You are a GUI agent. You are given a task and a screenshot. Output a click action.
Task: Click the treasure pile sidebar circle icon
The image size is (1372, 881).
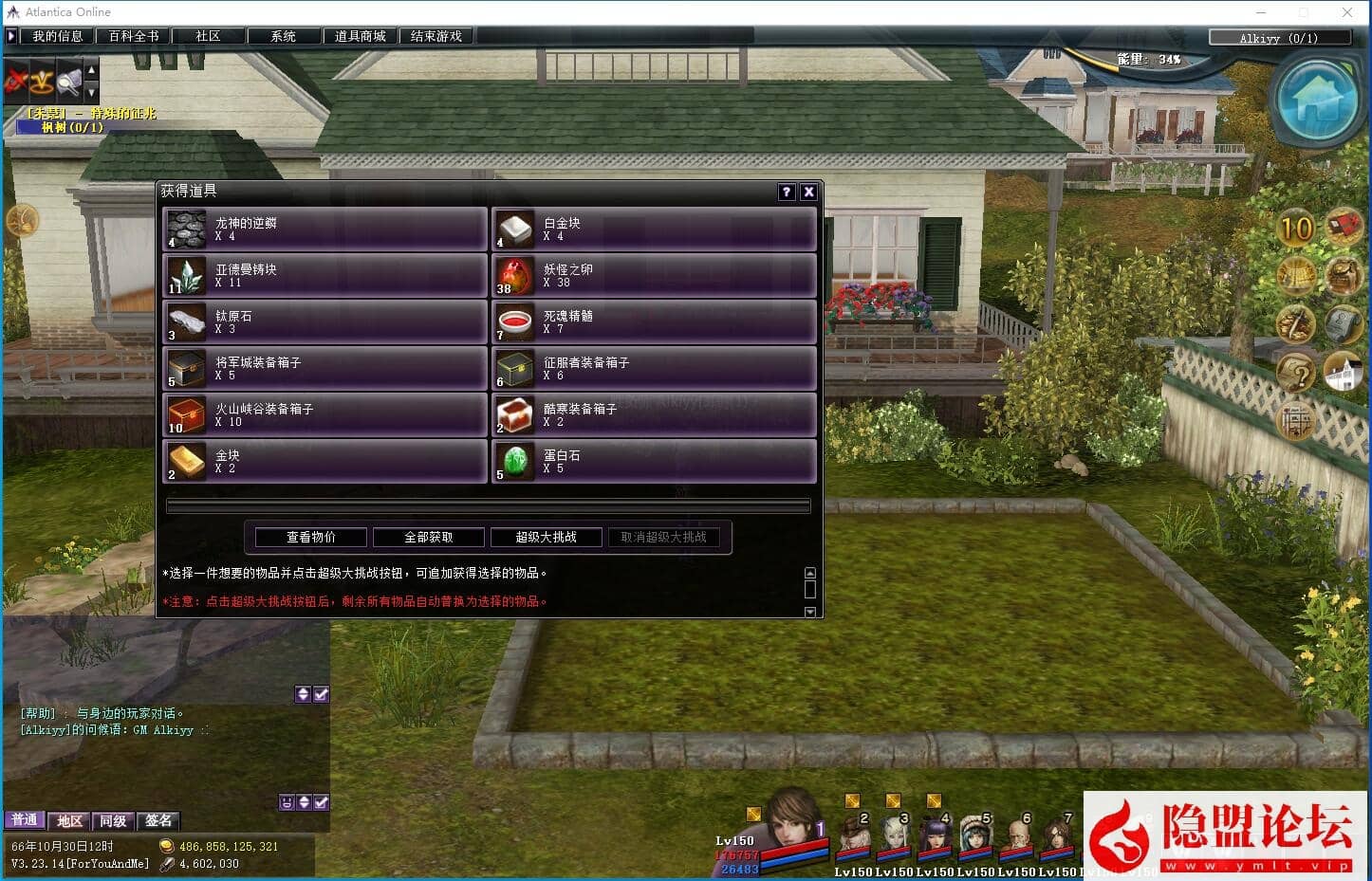point(1297,324)
